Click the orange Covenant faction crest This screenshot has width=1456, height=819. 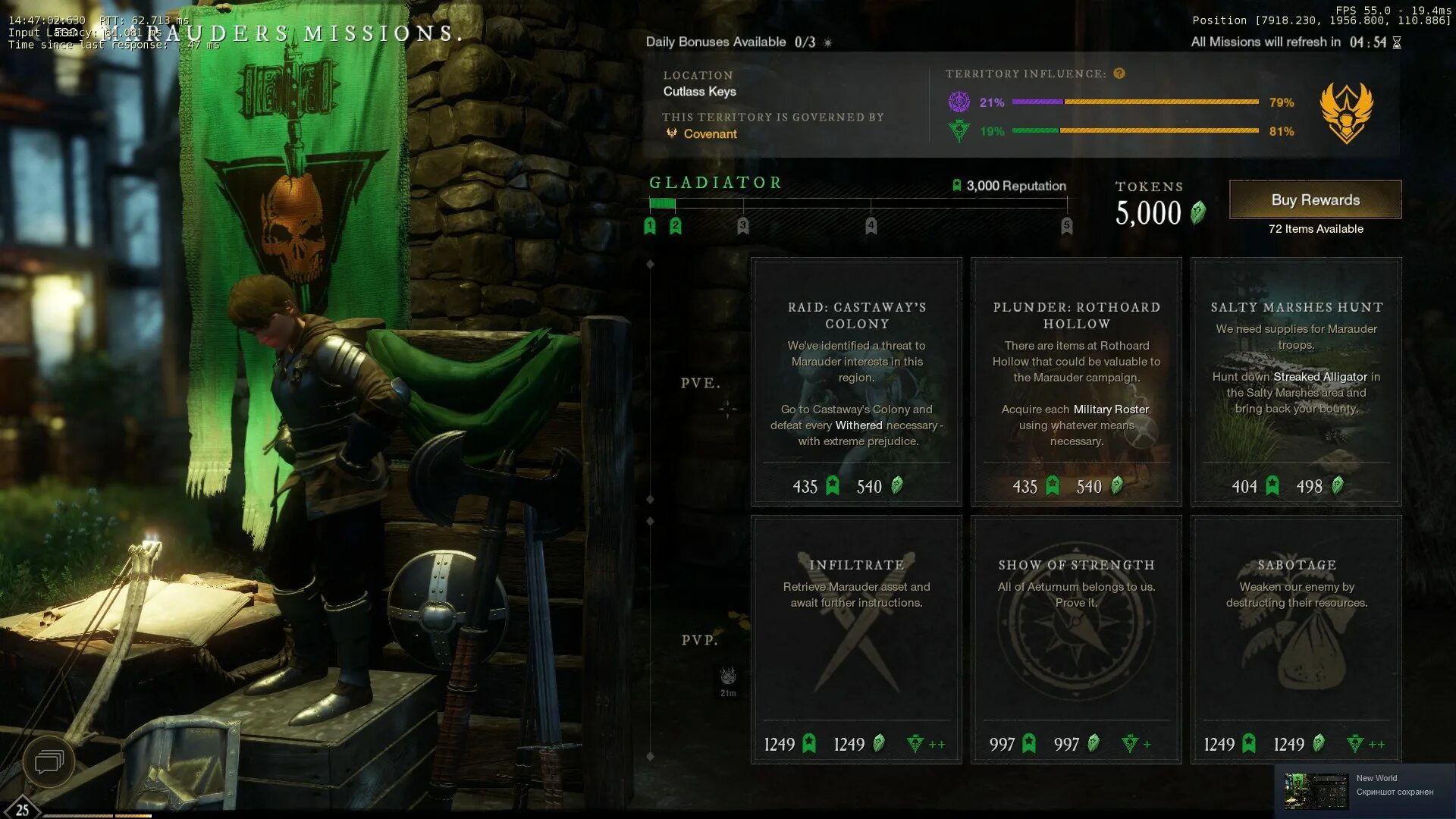(x=1346, y=112)
